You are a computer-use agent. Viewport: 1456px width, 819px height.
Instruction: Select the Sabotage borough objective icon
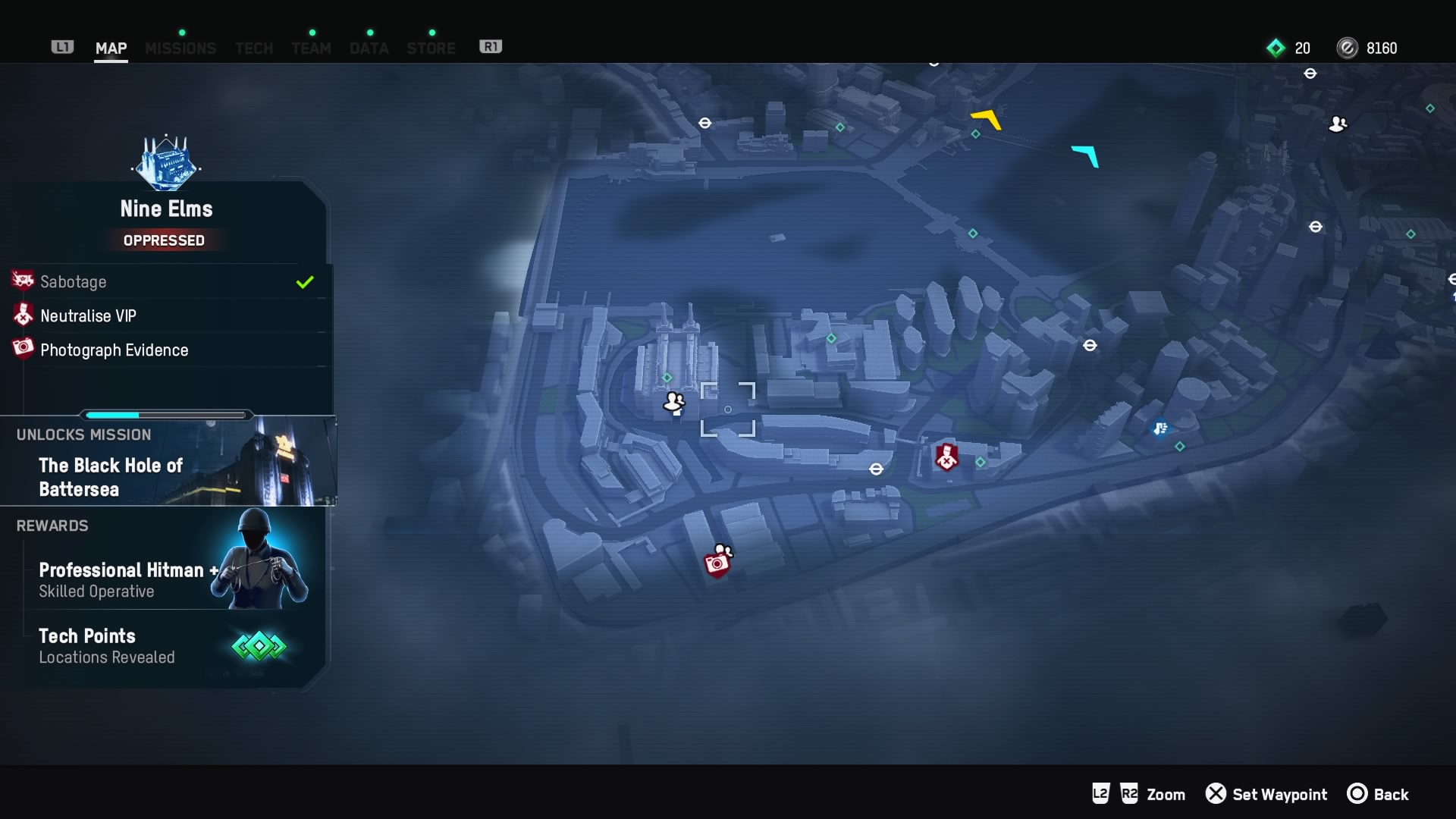[x=22, y=281]
